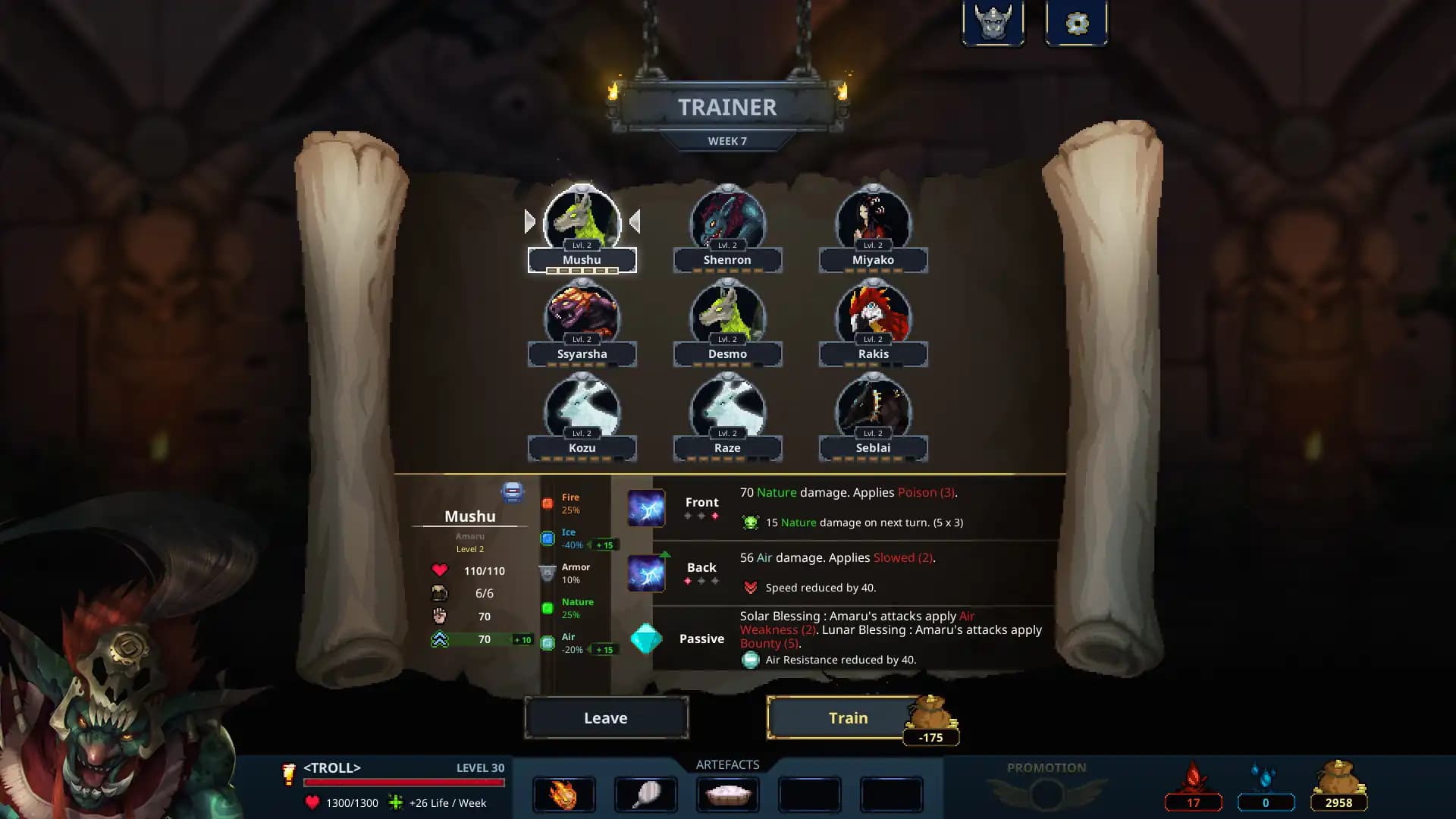
Task: Click the Back attack skill icon
Action: tap(646, 574)
